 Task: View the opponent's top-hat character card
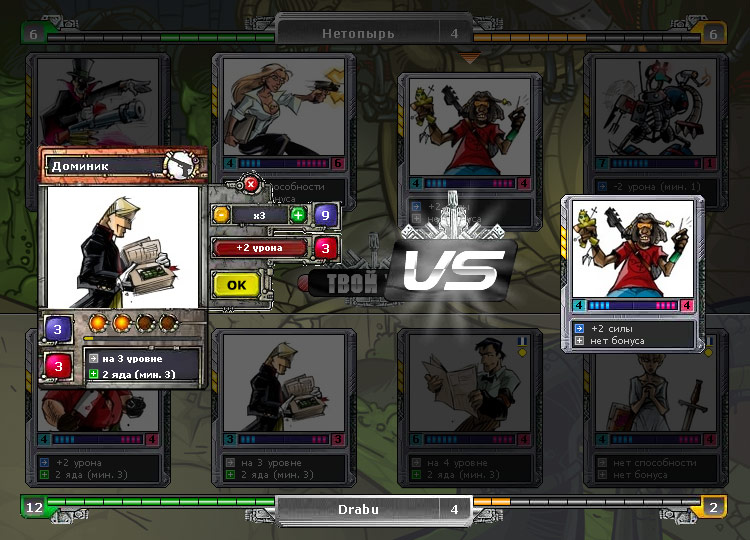(x=98, y=100)
